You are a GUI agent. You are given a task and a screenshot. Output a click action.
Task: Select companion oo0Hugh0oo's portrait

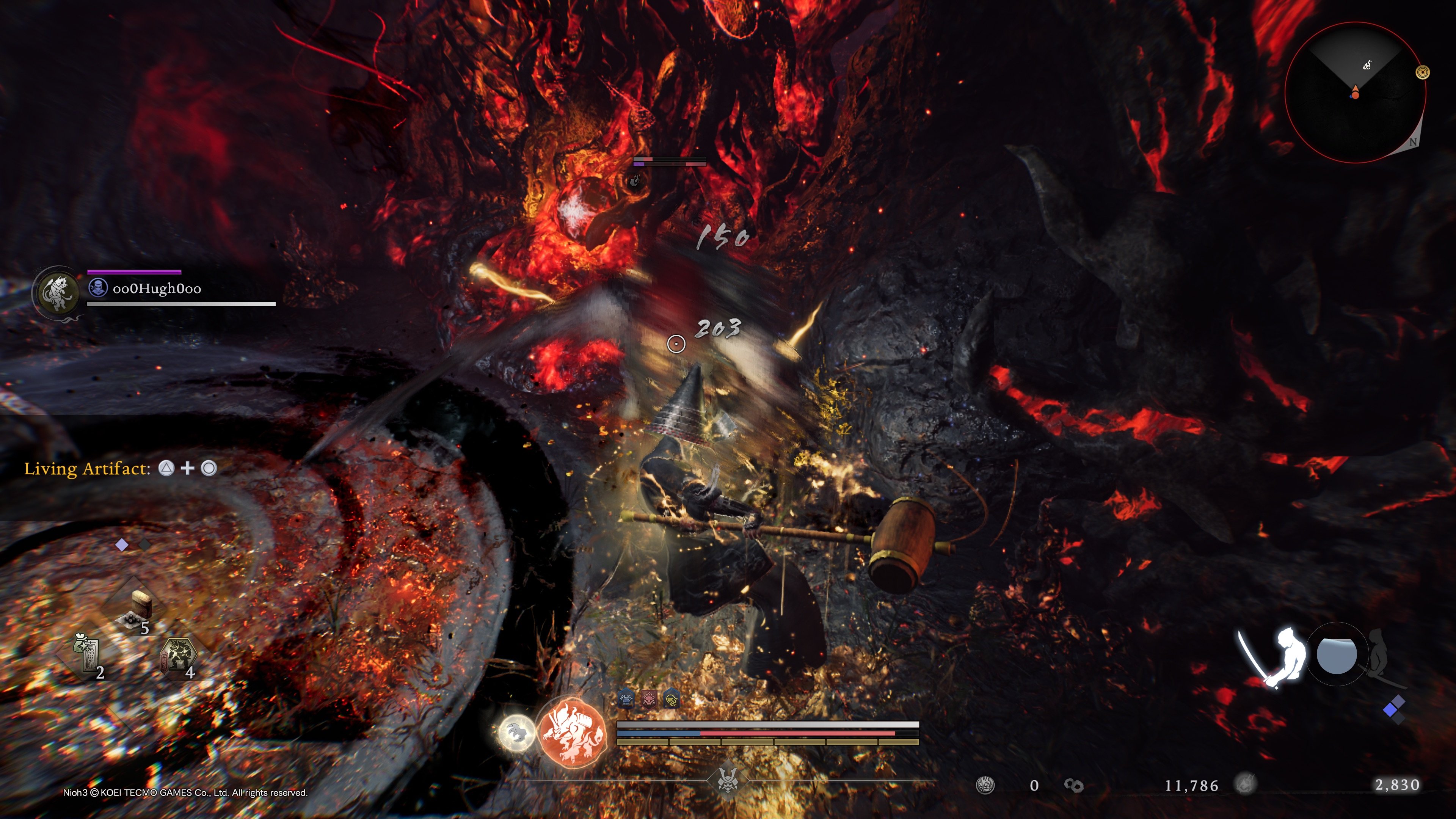(x=58, y=292)
